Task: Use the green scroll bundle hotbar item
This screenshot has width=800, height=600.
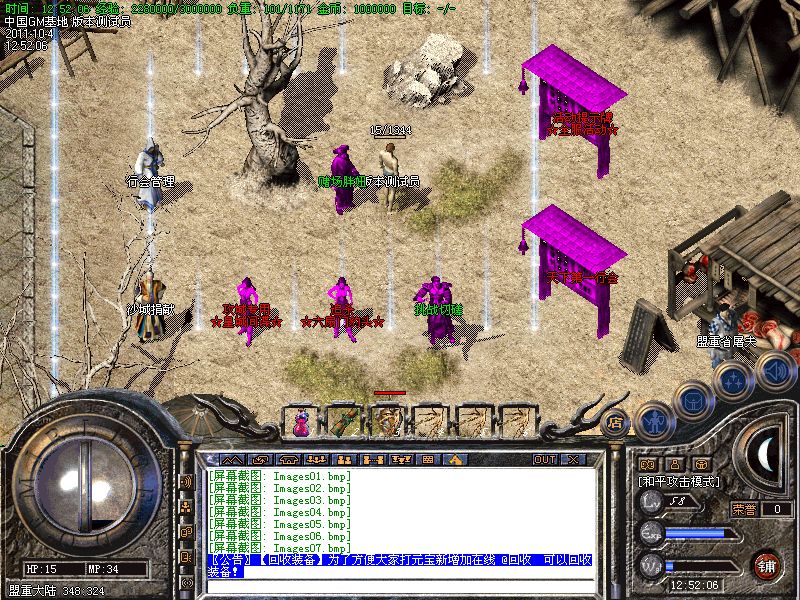Action: click(x=343, y=422)
